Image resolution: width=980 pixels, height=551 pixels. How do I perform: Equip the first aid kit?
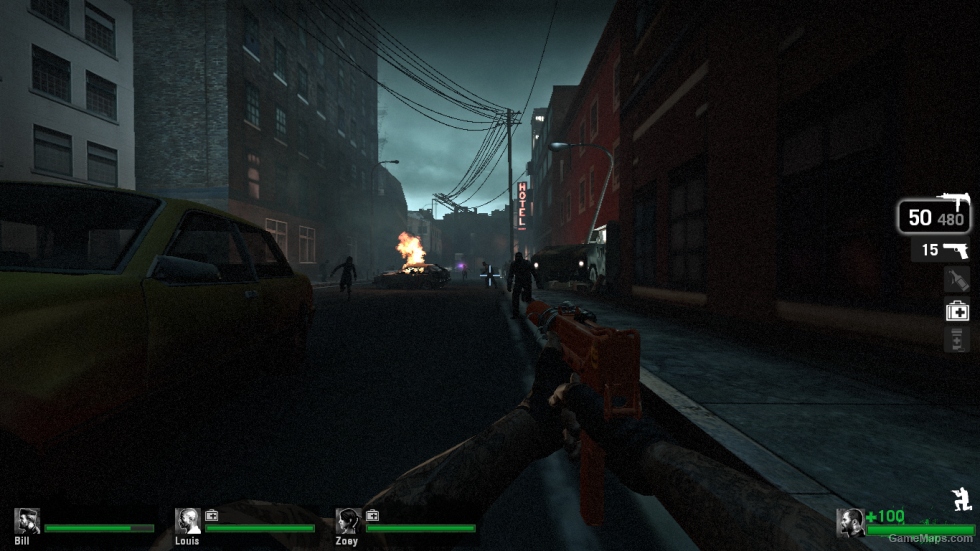point(957,311)
